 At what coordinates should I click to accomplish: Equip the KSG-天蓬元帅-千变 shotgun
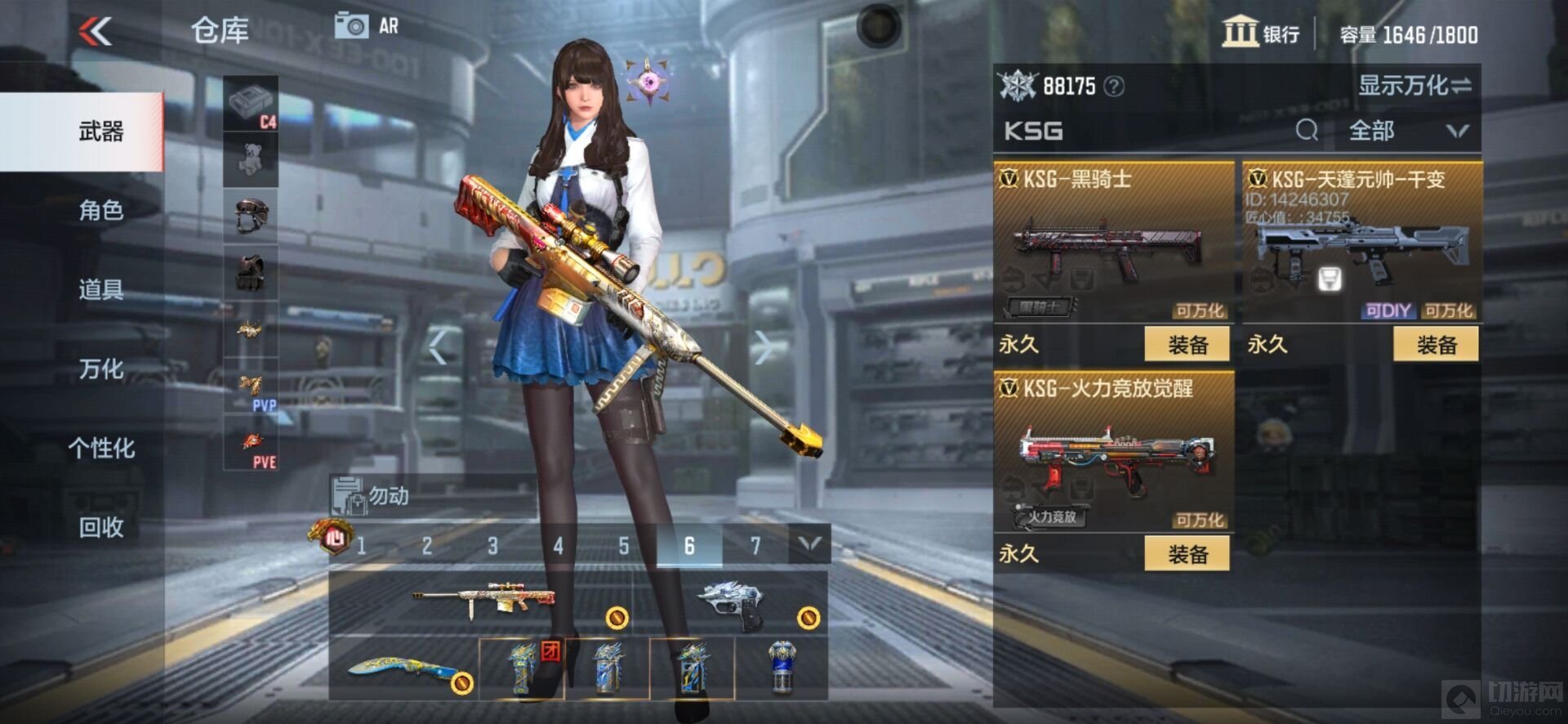point(1436,345)
